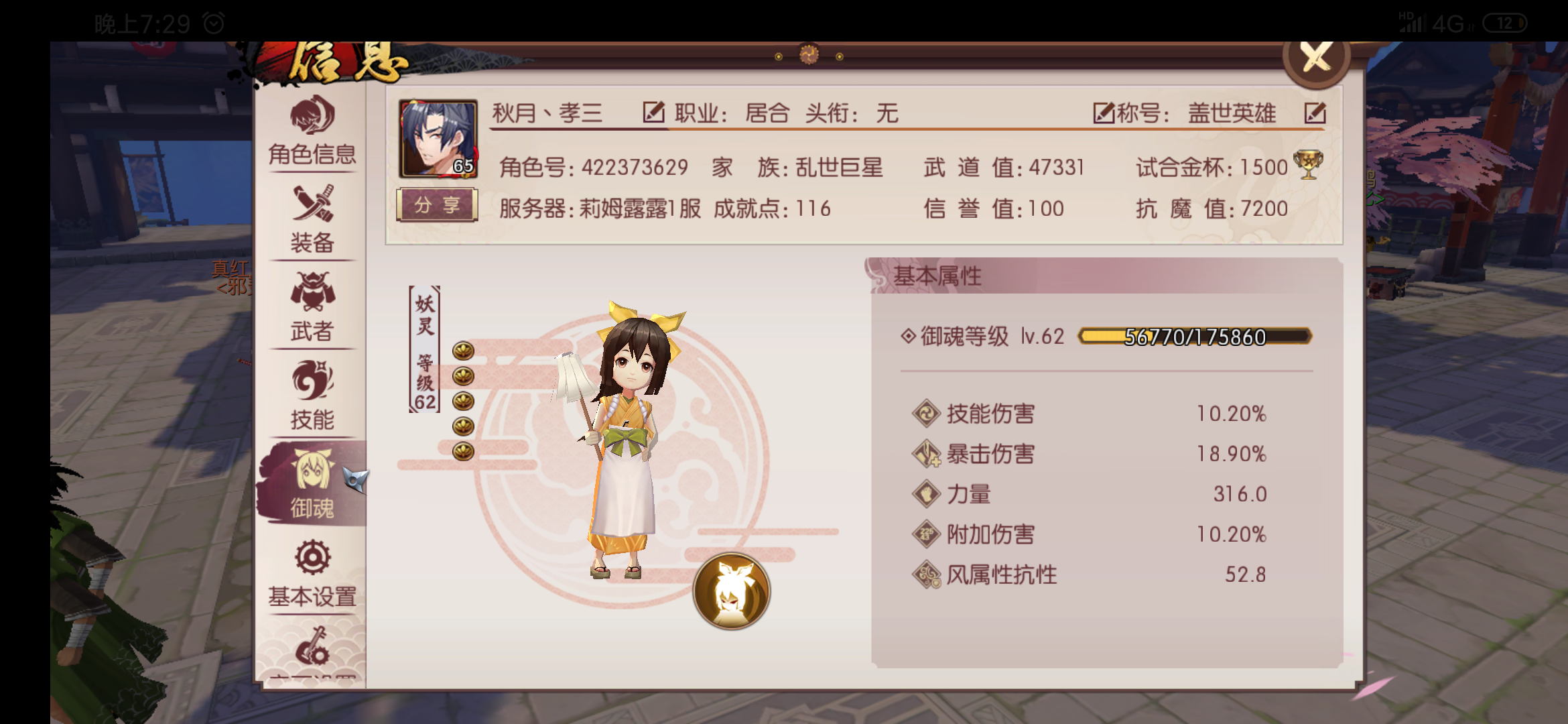Open the 装备 equipment panel

312,215
